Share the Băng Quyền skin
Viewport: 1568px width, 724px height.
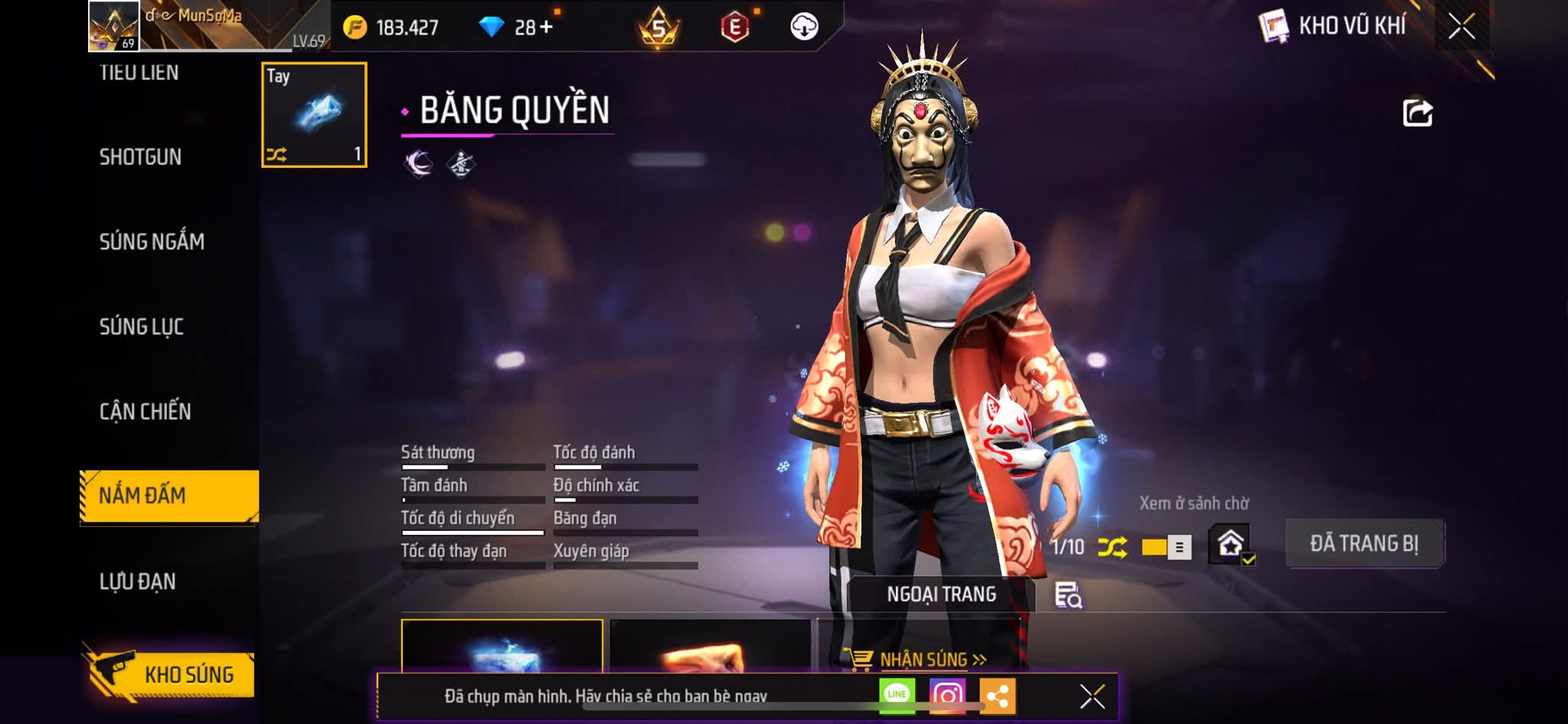click(1417, 113)
